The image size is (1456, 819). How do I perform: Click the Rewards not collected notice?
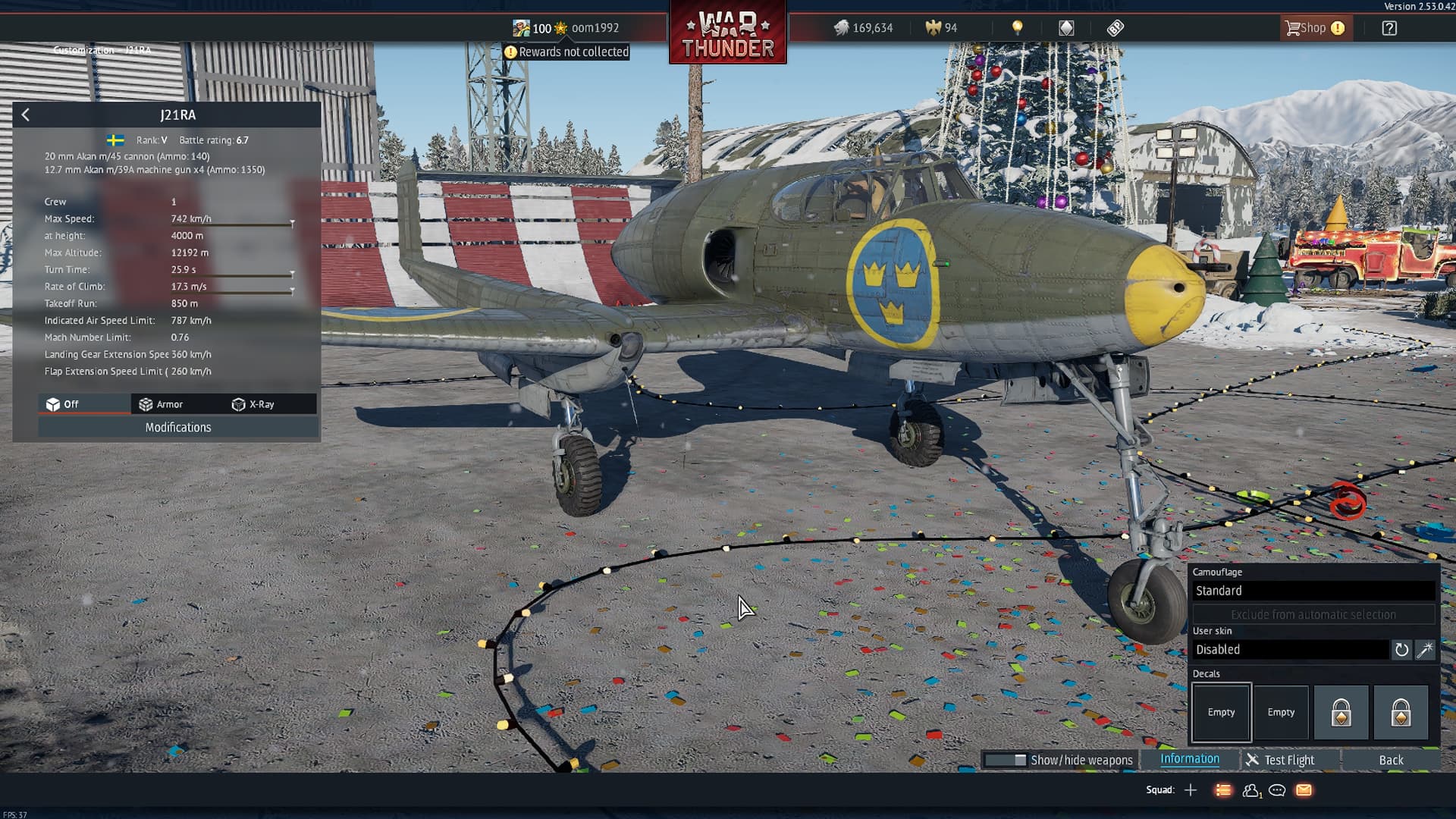[x=566, y=52]
